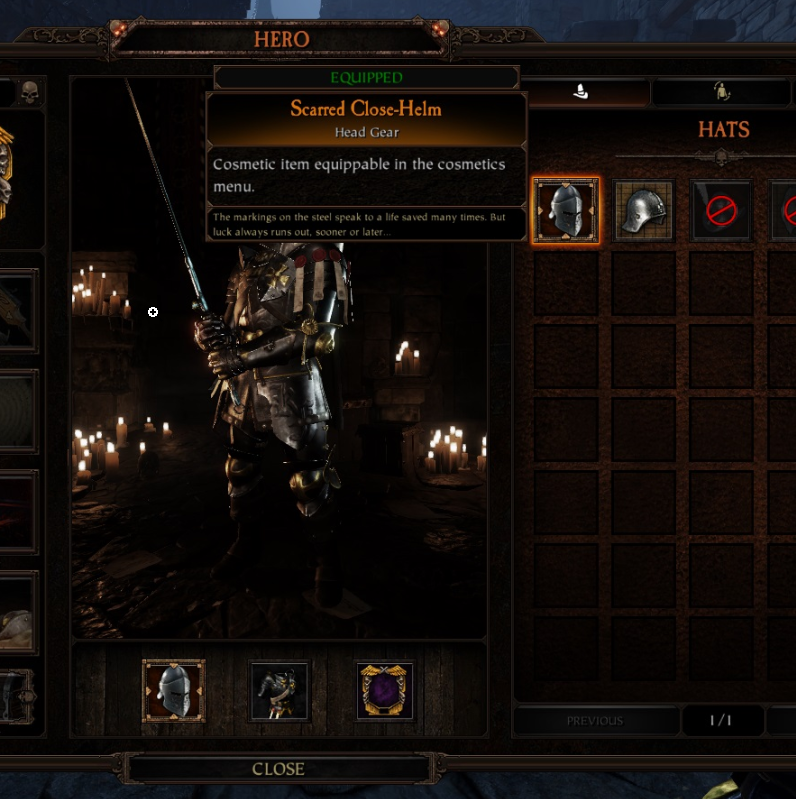Image resolution: width=796 pixels, height=799 pixels.
Task: Choose the open-faced steel helmet hat
Action: [x=644, y=210]
